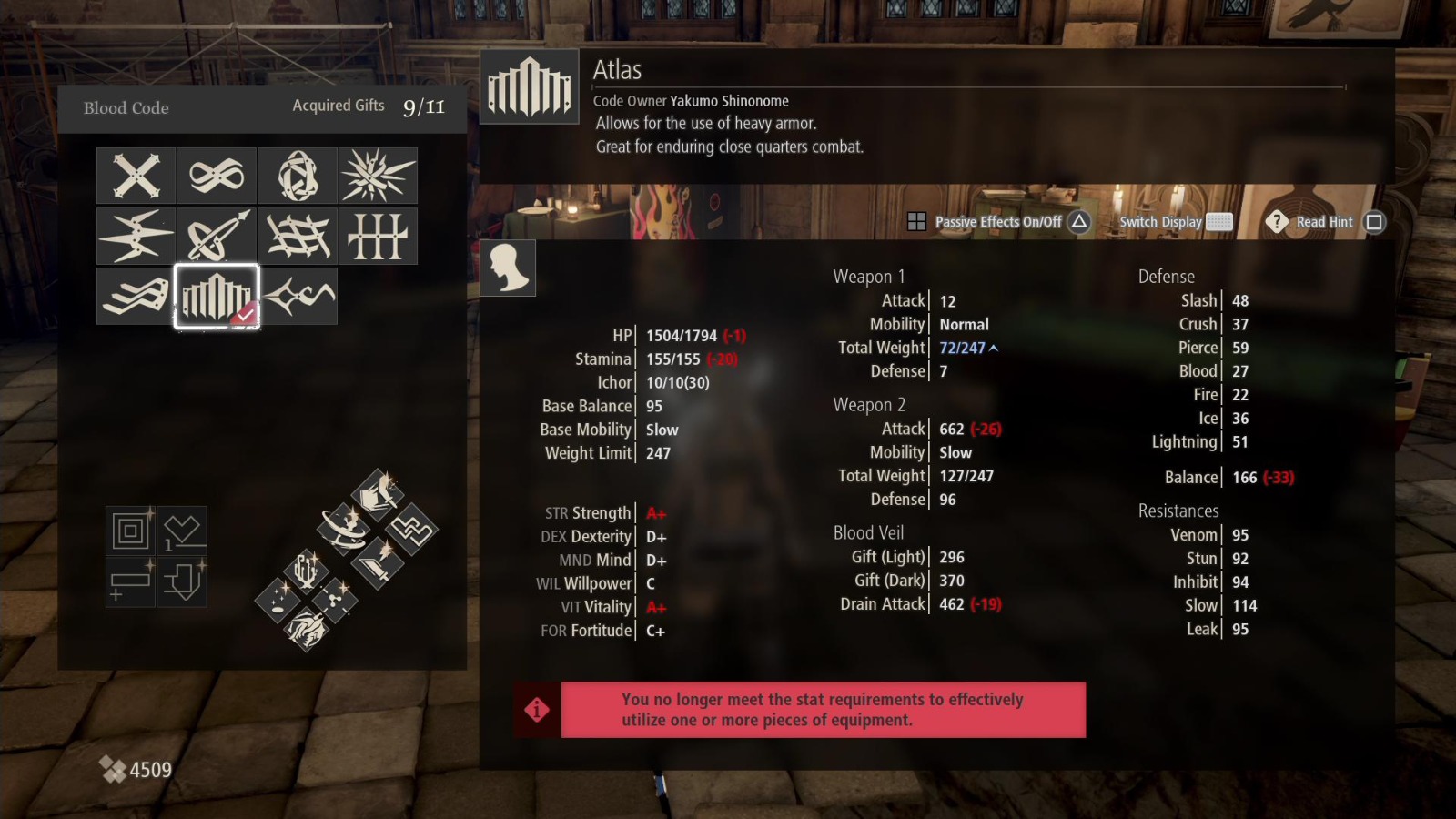Click the Atlas emblem beside the title
The image size is (1456, 819).
(x=529, y=88)
